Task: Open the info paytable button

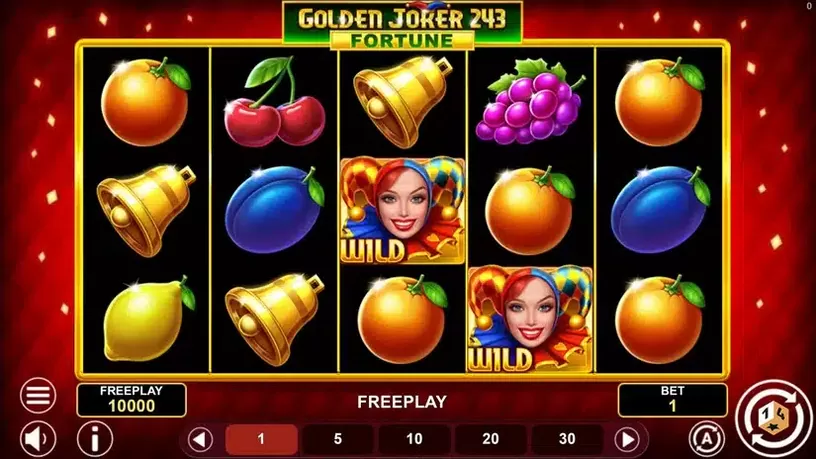Action: pos(95,438)
